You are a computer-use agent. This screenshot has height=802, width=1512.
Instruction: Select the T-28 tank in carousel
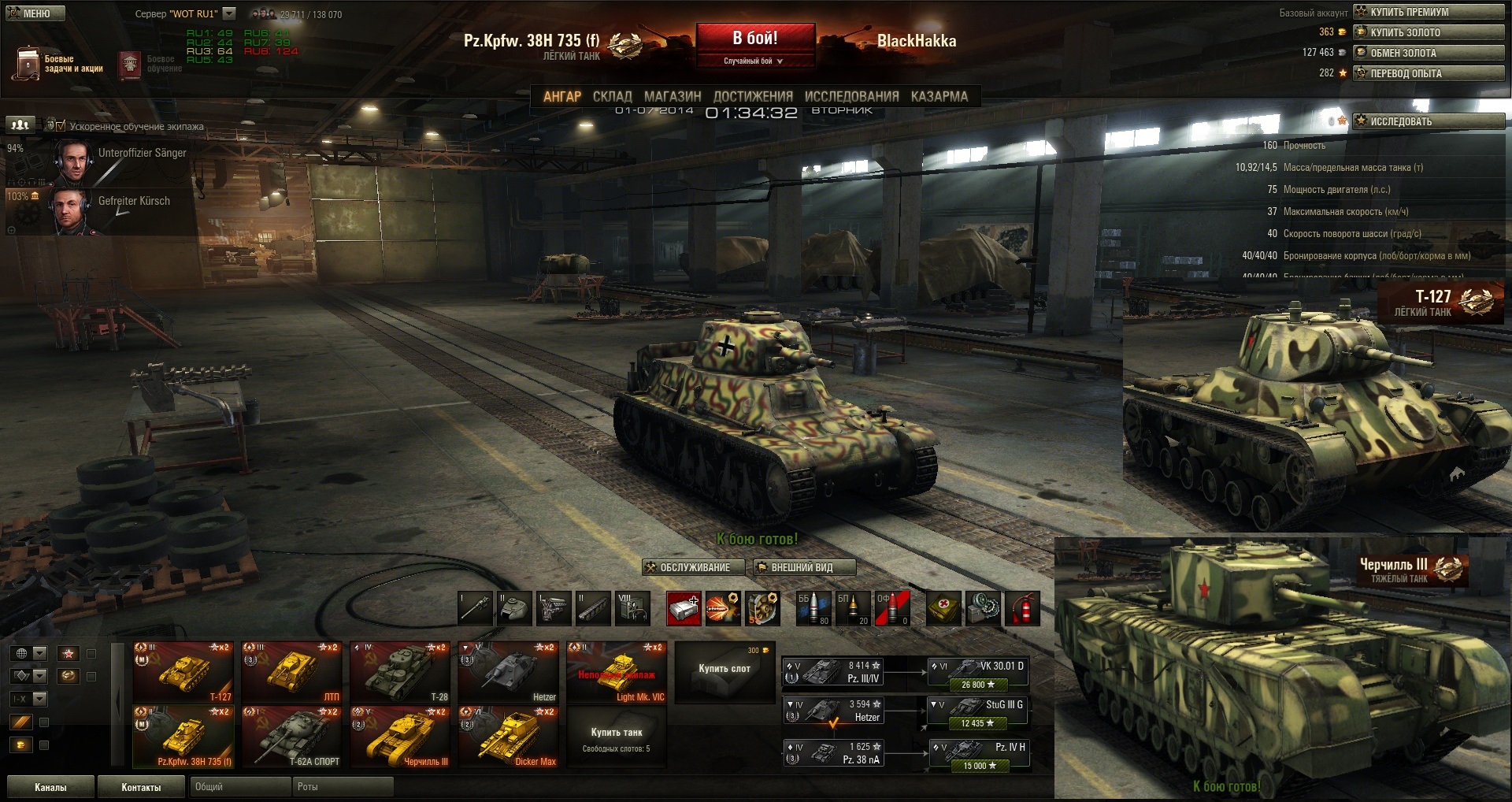(x=400, y=672)
